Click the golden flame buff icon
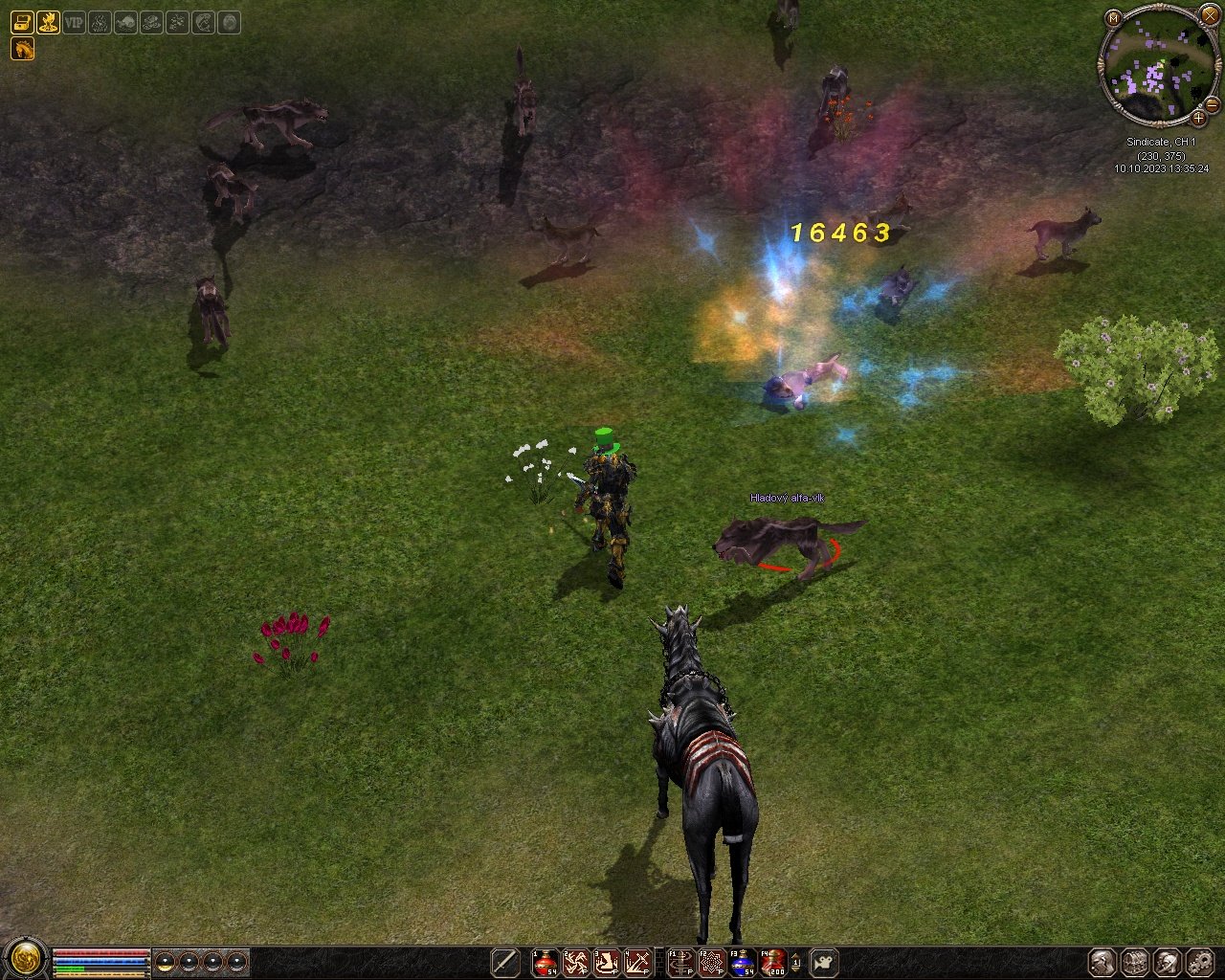Viewport: 1225px width, 980px height. [x=48, y=22]
